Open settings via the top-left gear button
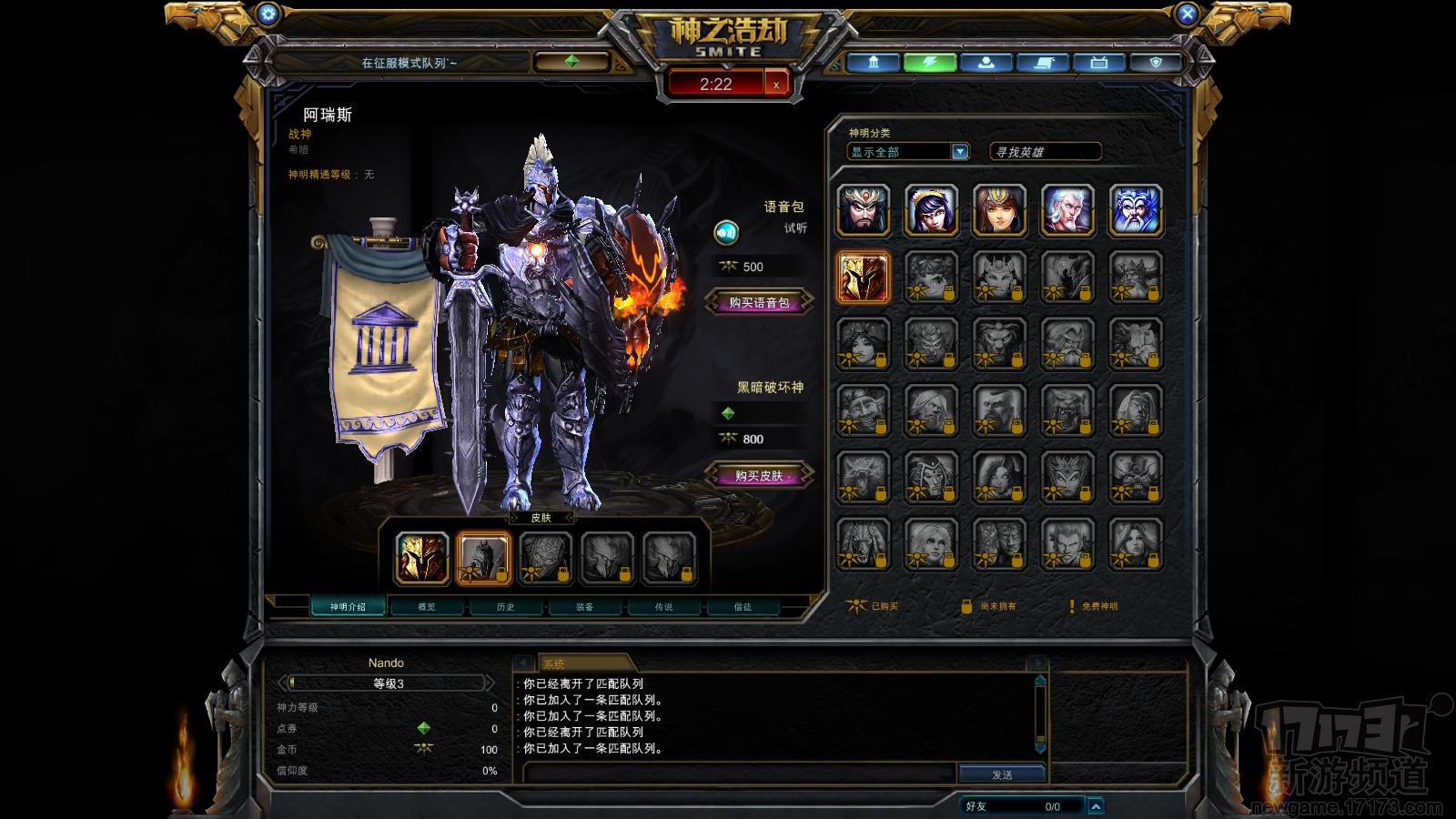The height and width of the screenshot is (819, 1456). click(268, 14)
